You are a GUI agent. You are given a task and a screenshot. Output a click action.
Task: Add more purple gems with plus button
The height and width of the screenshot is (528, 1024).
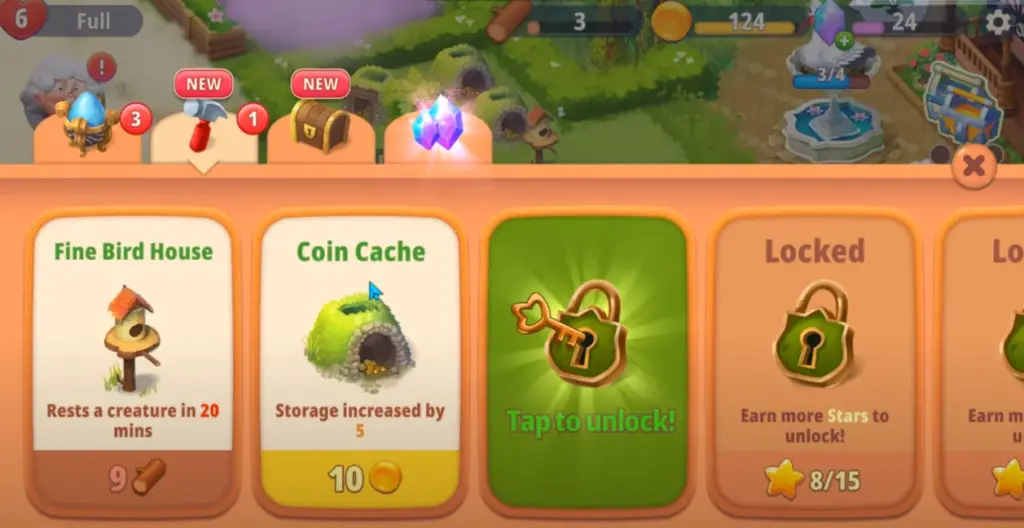pos(845,40)
